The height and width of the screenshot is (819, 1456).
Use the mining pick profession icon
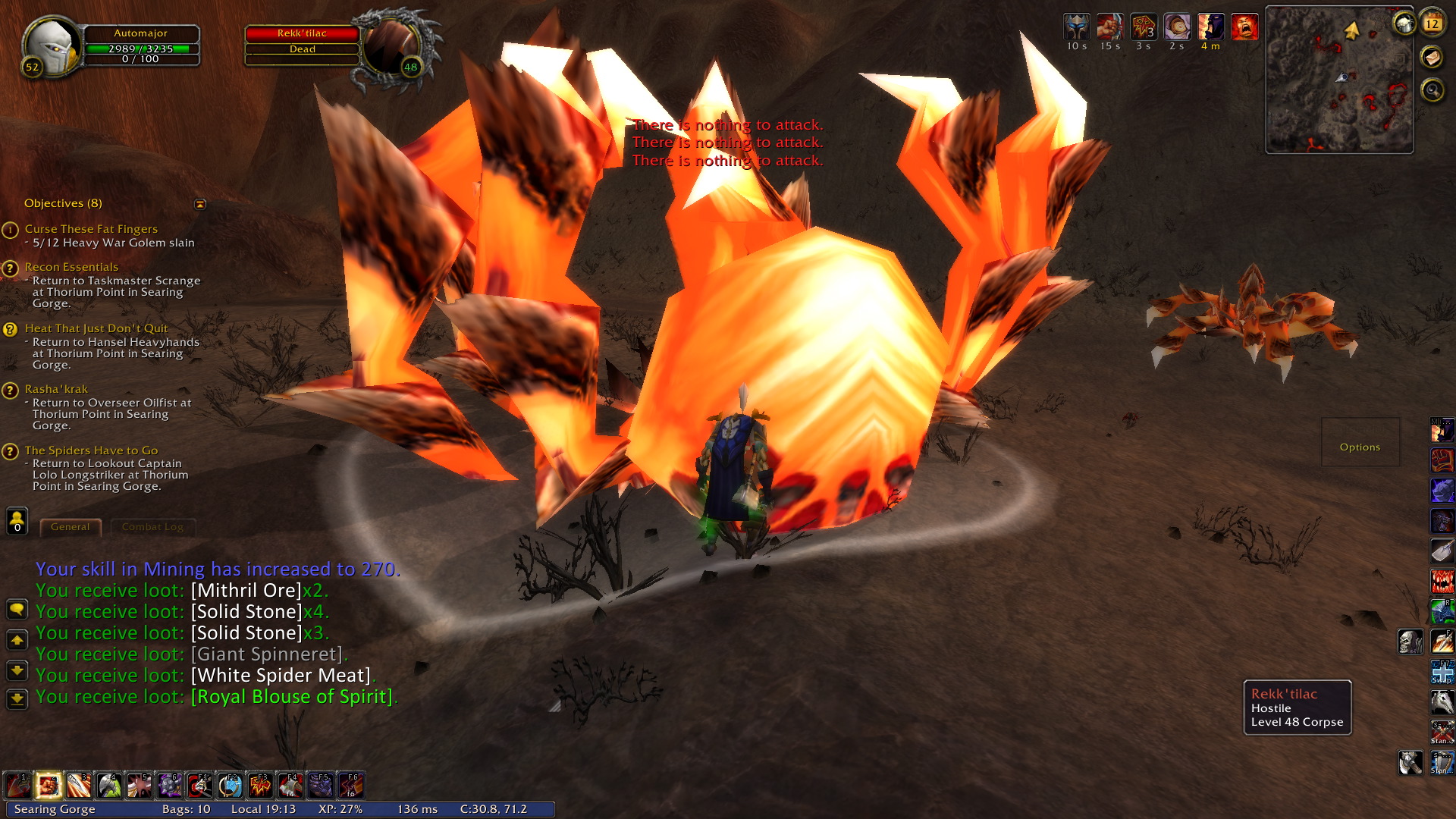(x=1410, y=762)
